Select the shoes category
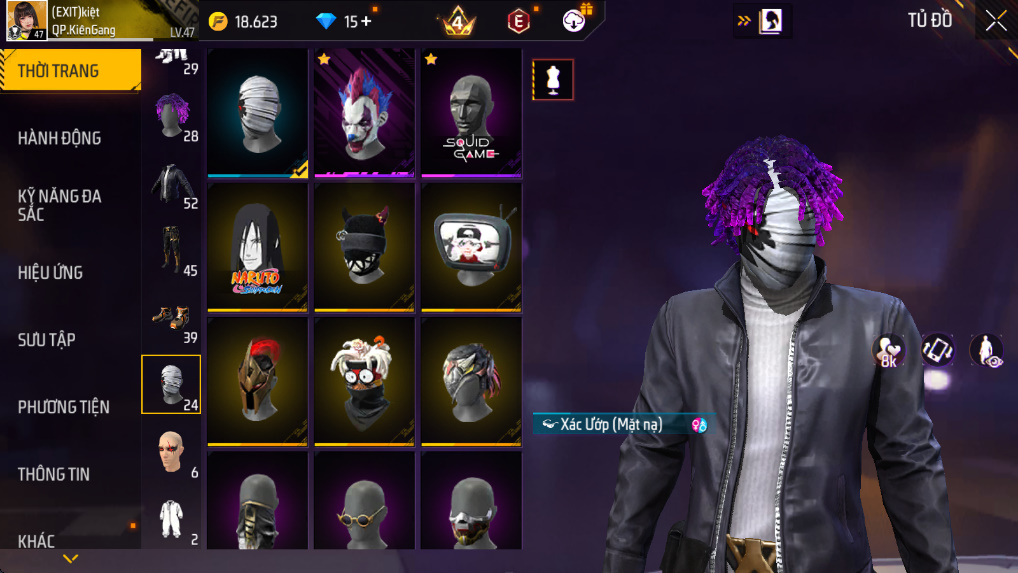The image size is (1018, 573). tap(171, 320)
